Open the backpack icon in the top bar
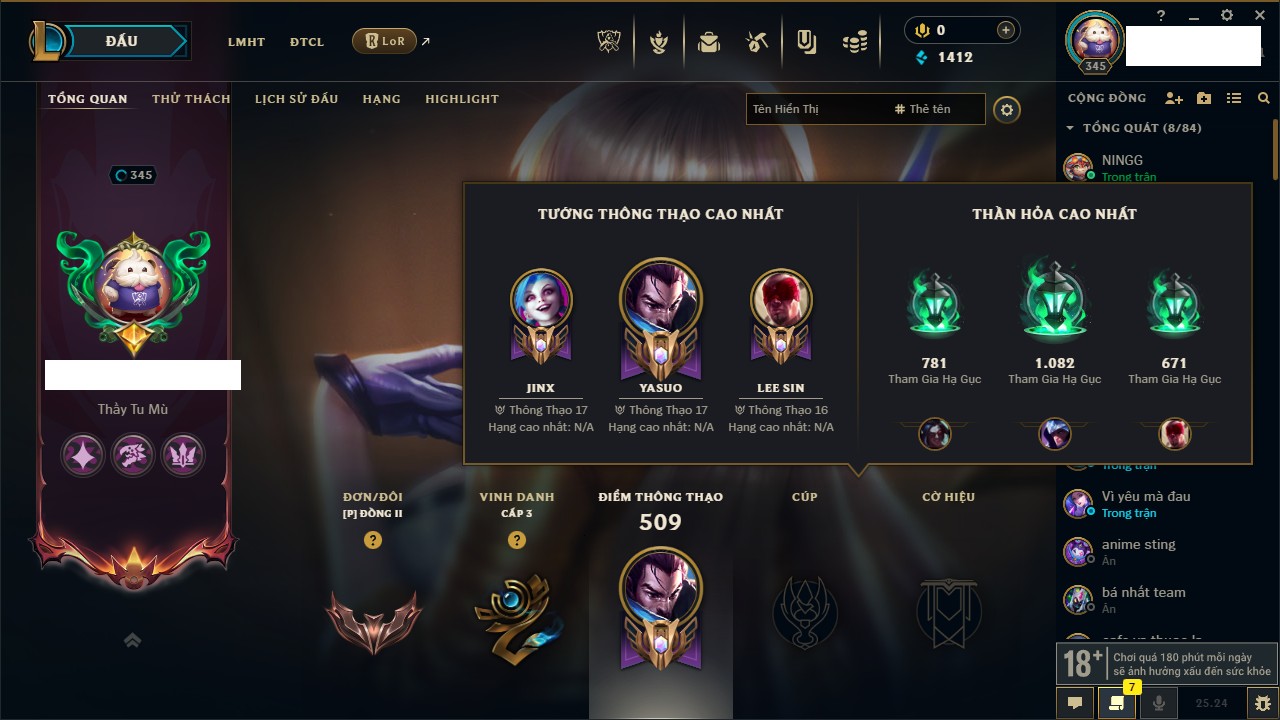This screenshot has width=1280, height=720. pos(709,42)
